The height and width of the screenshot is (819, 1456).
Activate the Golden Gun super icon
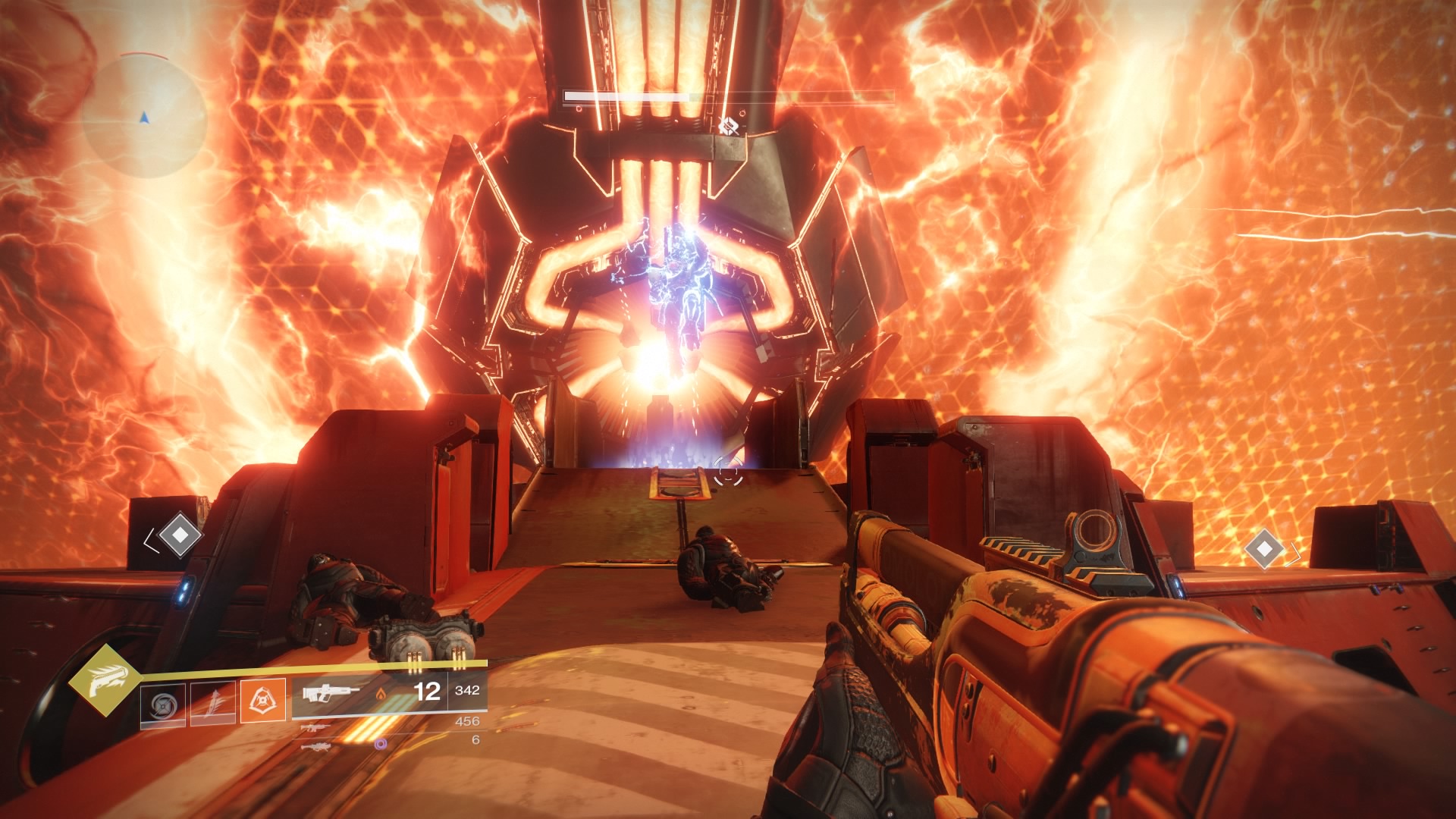(x=104, y=682)
